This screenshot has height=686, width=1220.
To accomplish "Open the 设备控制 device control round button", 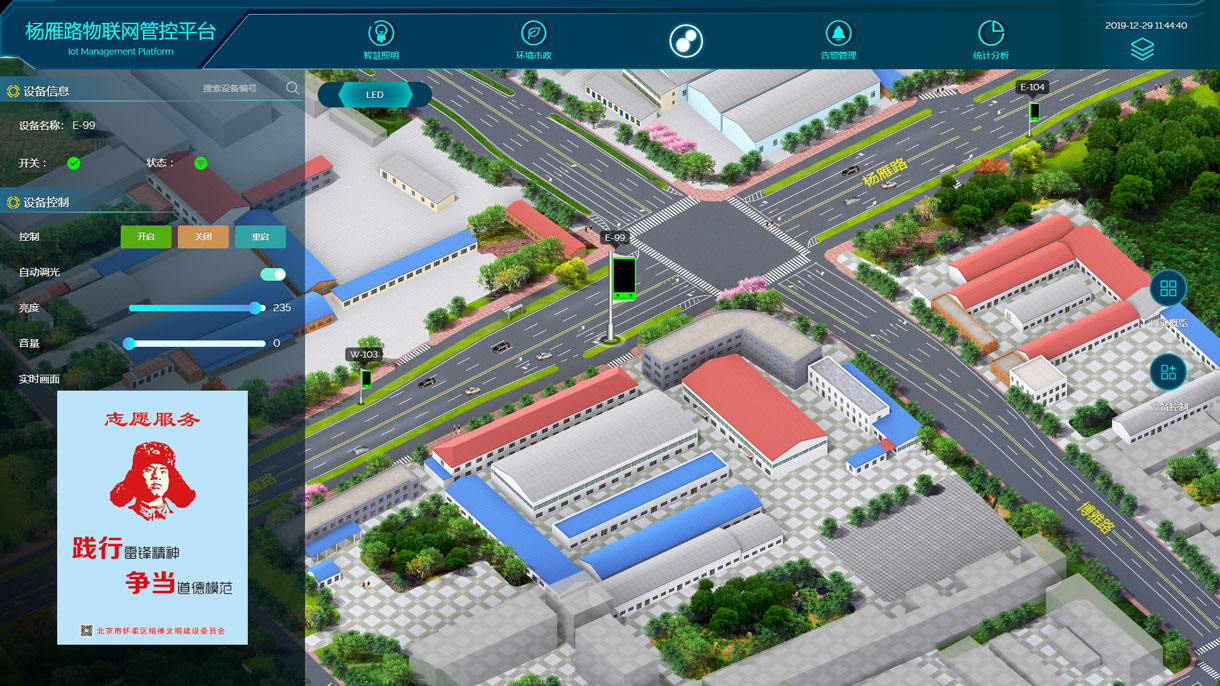I will click(x=1167, y=373).
